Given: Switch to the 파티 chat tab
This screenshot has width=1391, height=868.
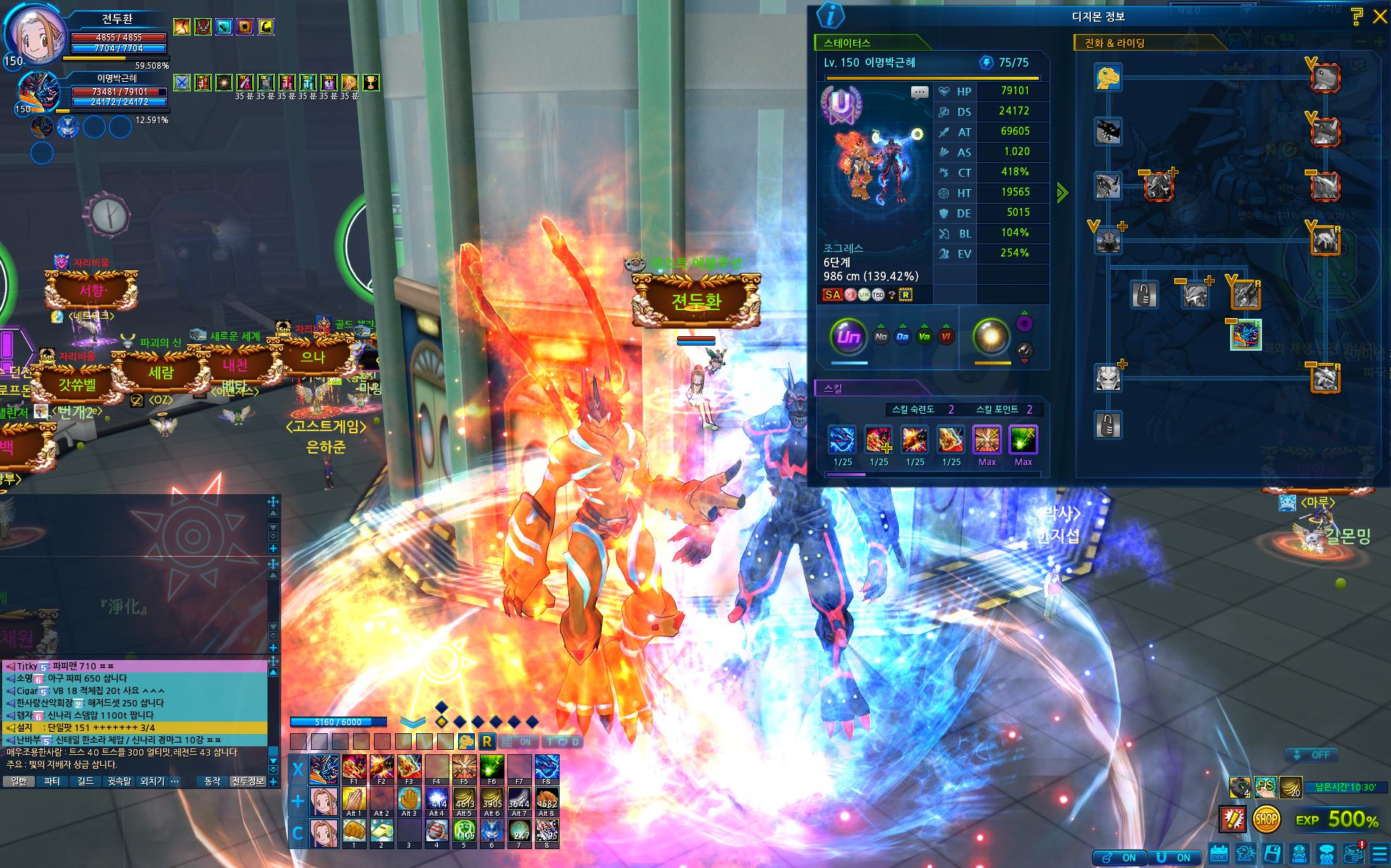Looking at the screenshot, I should 51,781.
